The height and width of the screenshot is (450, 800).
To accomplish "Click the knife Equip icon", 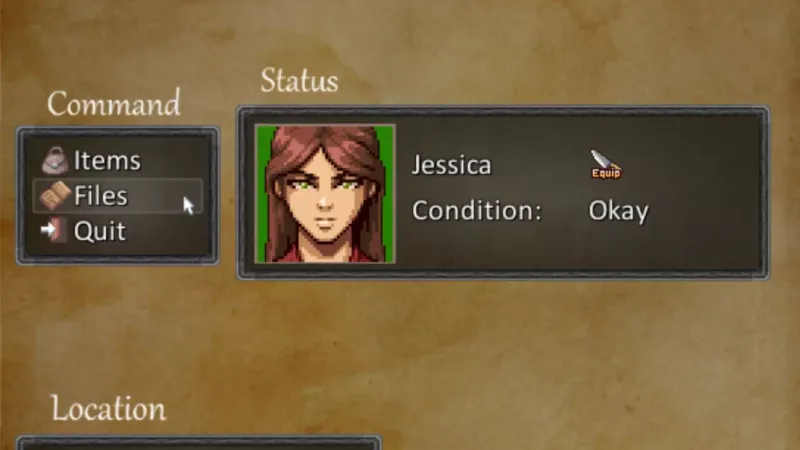I will (605, 165).
